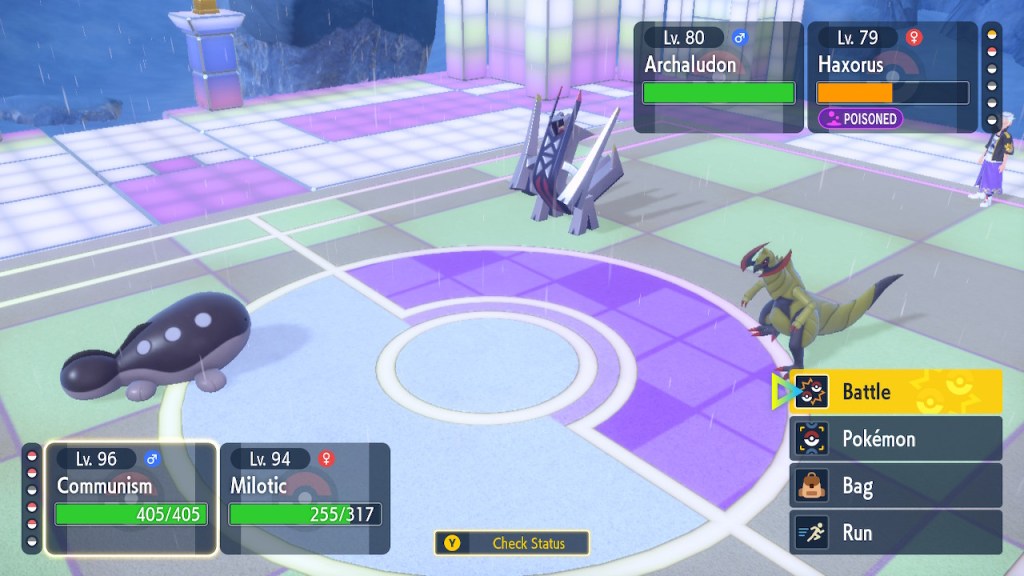Select Communism's status panel
The width and height of the screenshot is (1024, 576).
[131, 498]
